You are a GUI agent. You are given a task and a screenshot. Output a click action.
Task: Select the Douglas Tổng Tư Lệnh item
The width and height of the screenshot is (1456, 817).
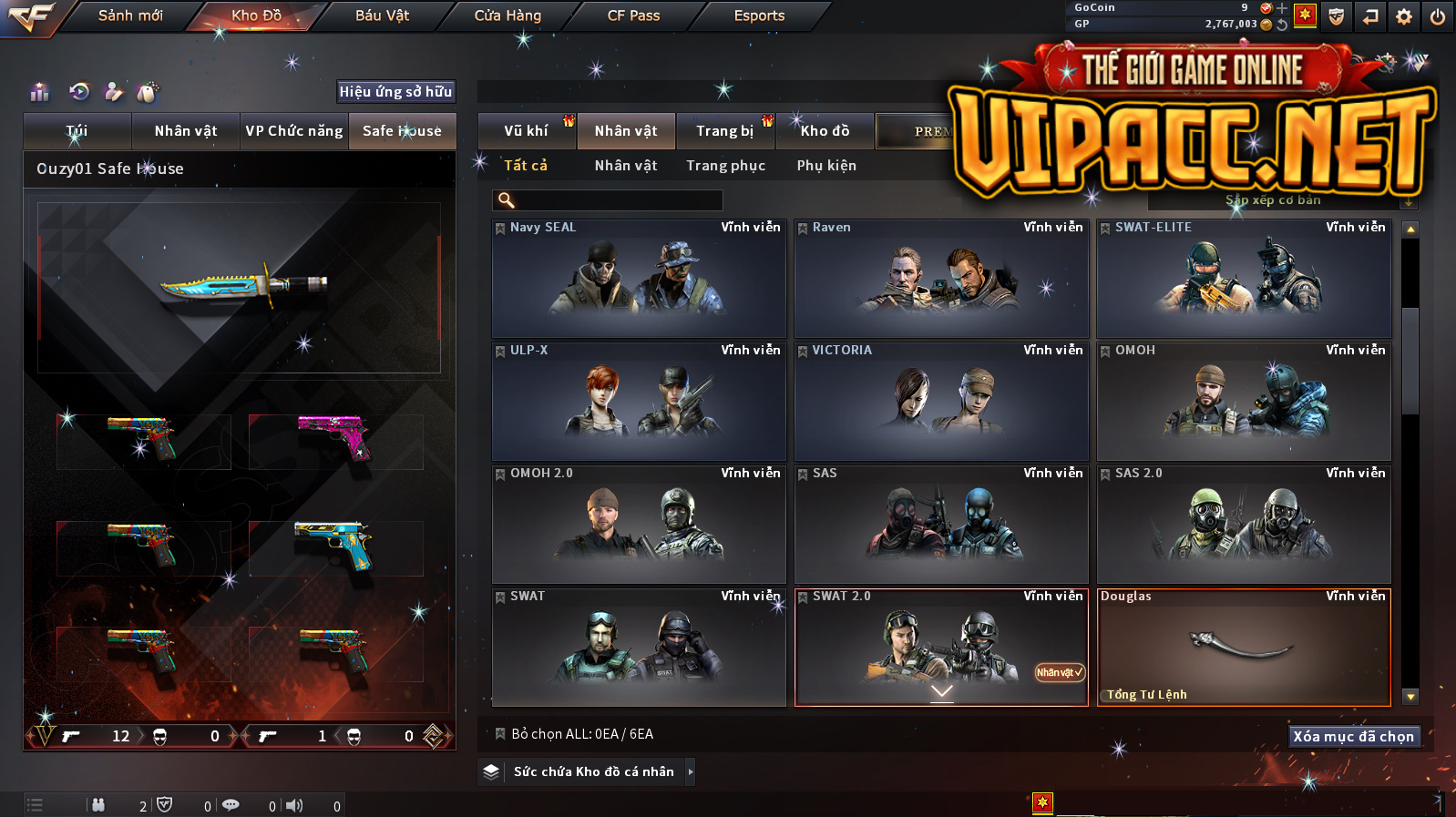1244,648
